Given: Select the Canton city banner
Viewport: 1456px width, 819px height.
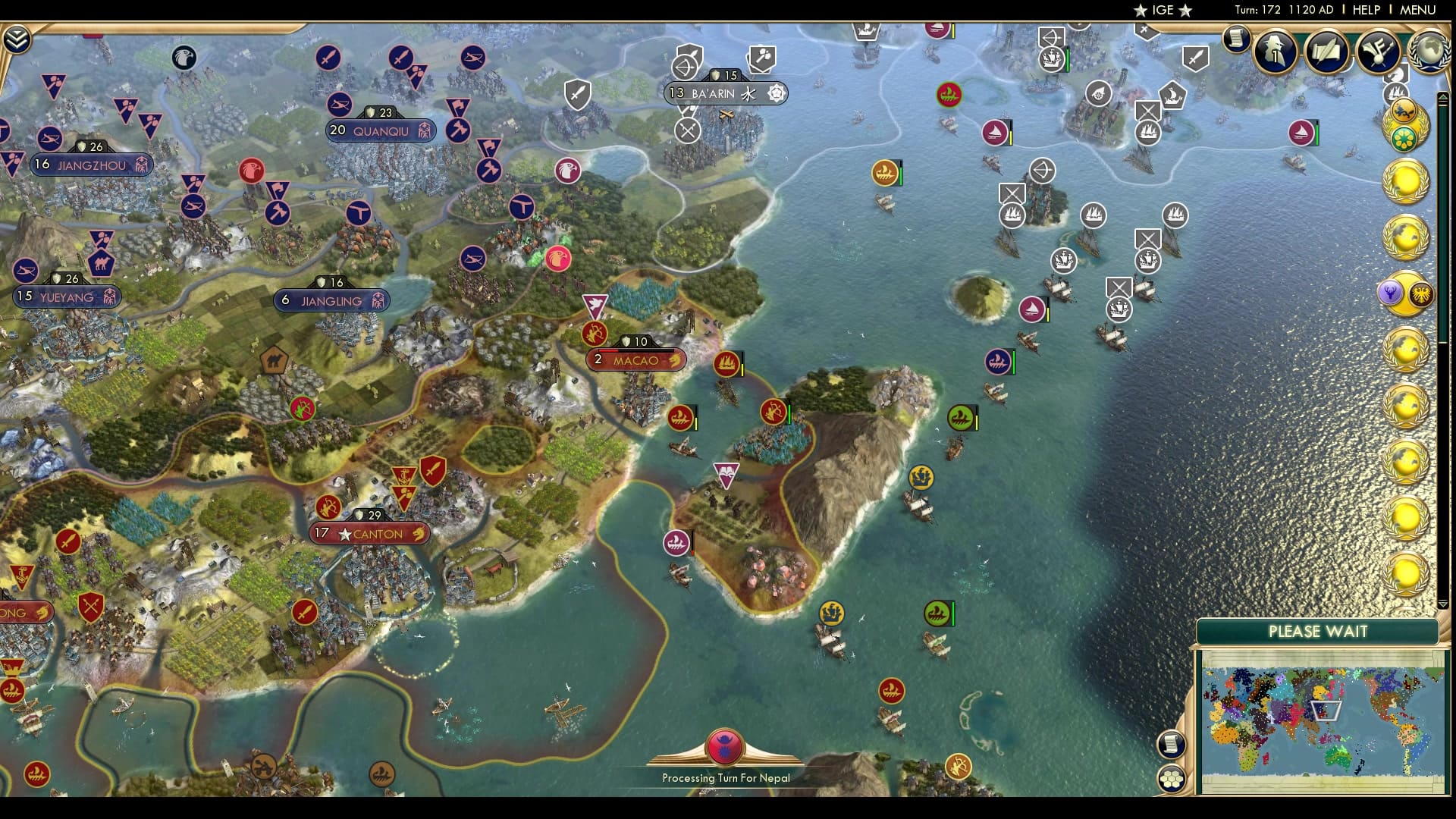Looking at the screenshot, I should [369, 533].
